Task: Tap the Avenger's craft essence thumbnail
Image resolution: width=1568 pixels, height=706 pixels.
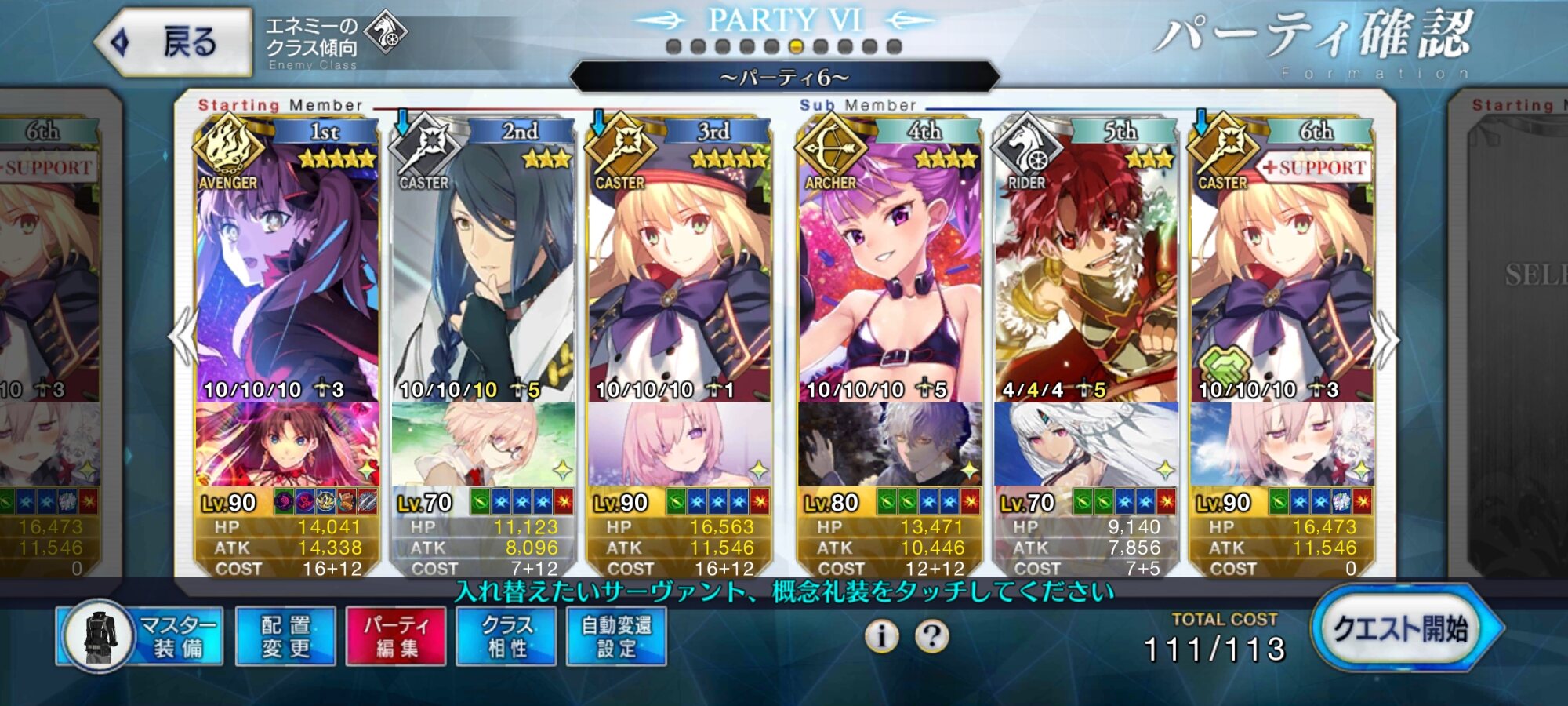Action: (287, 444)
